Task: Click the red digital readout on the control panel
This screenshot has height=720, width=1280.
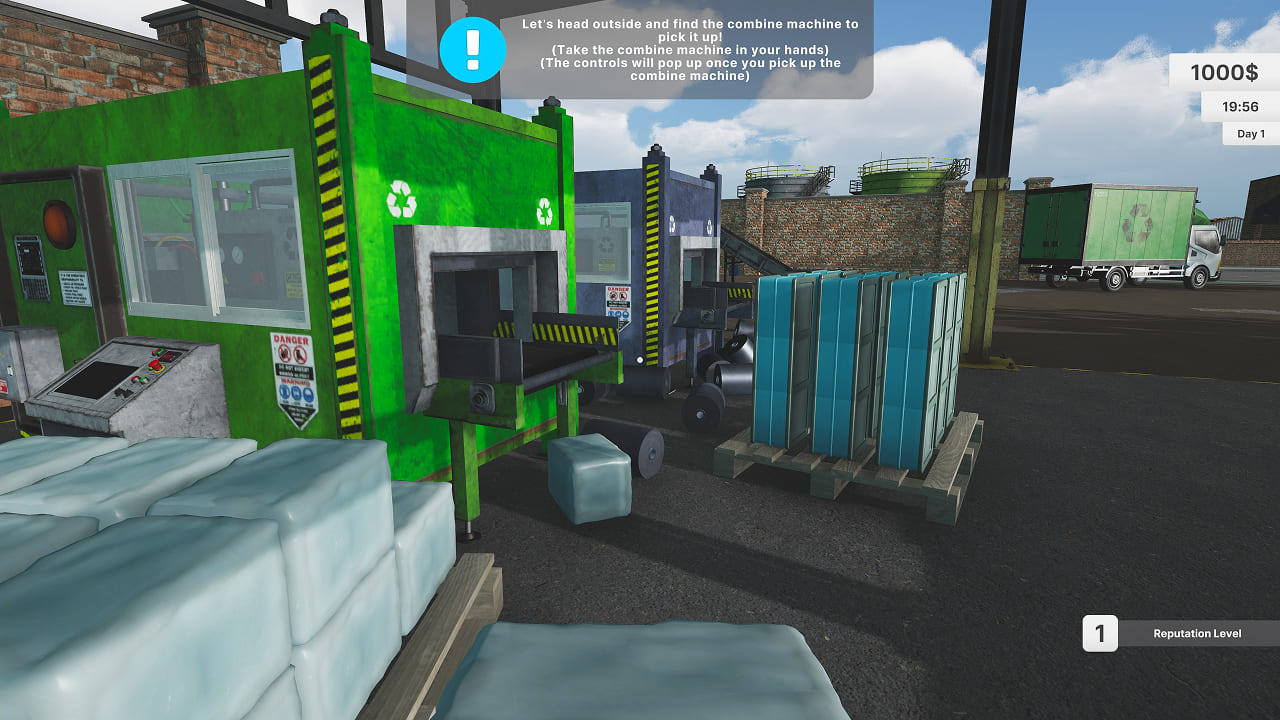Action: 167,356
